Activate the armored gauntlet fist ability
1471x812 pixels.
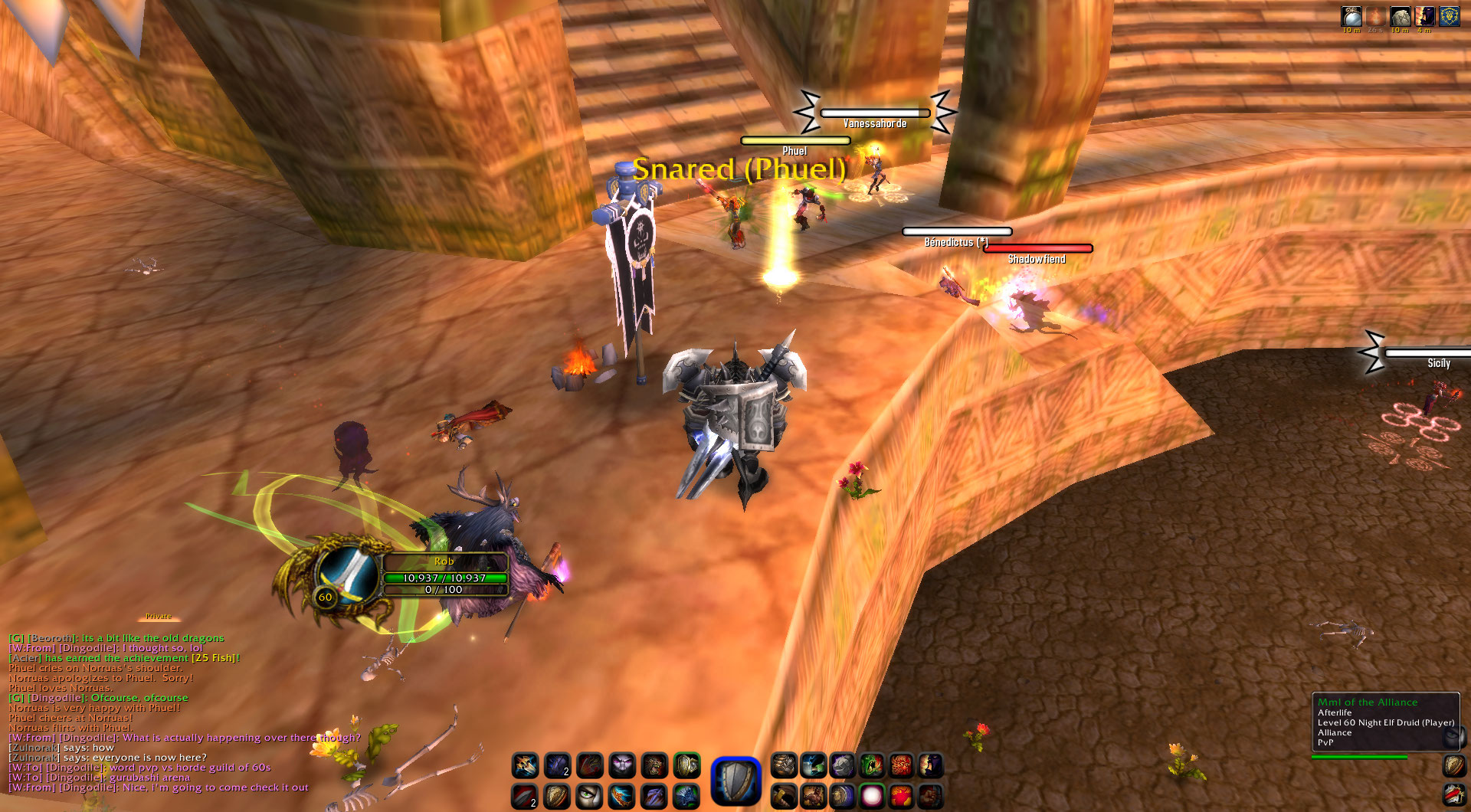pyautogui.click(x=783, y=765)
